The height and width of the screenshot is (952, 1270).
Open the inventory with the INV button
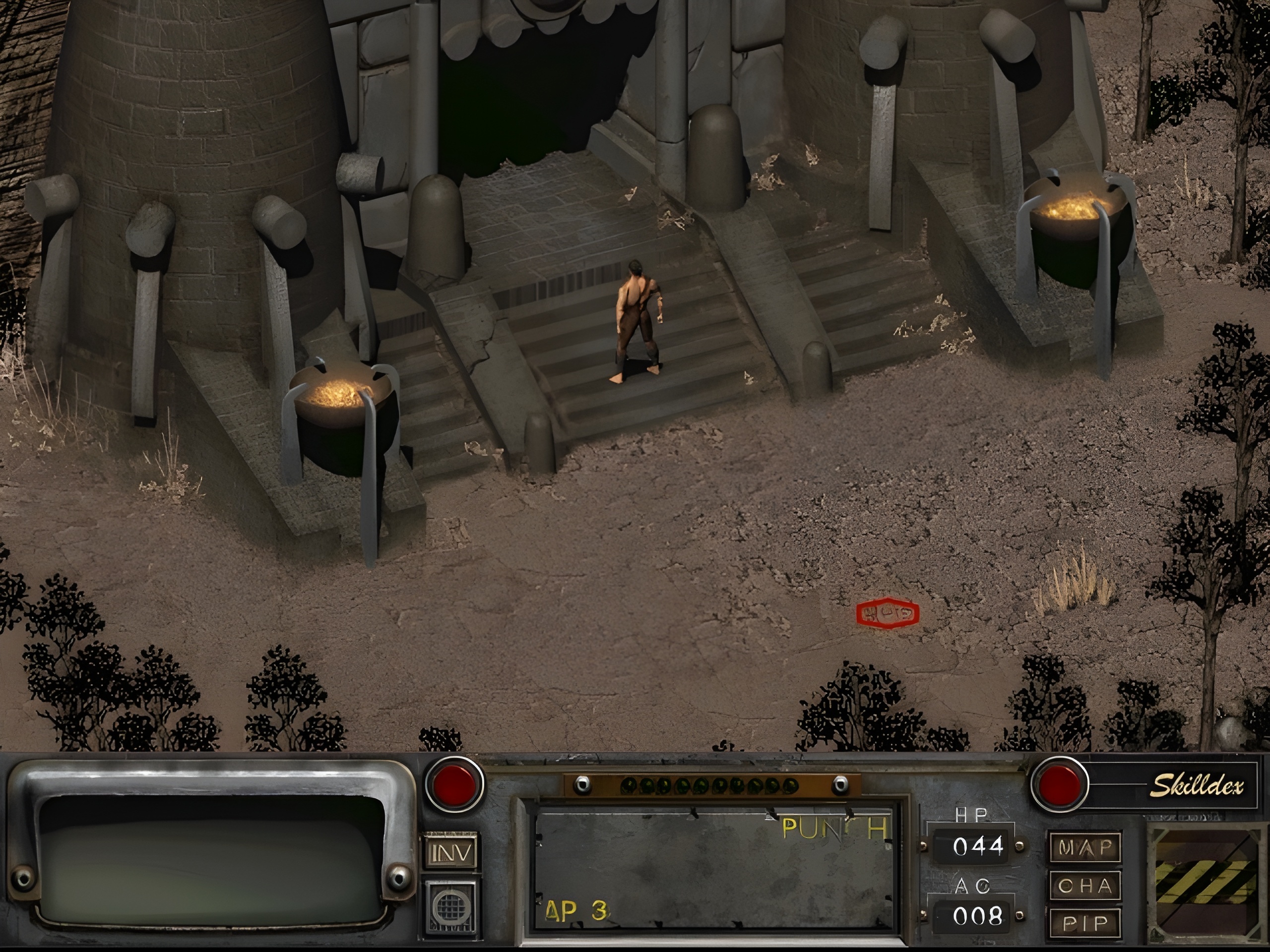point(451,853)
